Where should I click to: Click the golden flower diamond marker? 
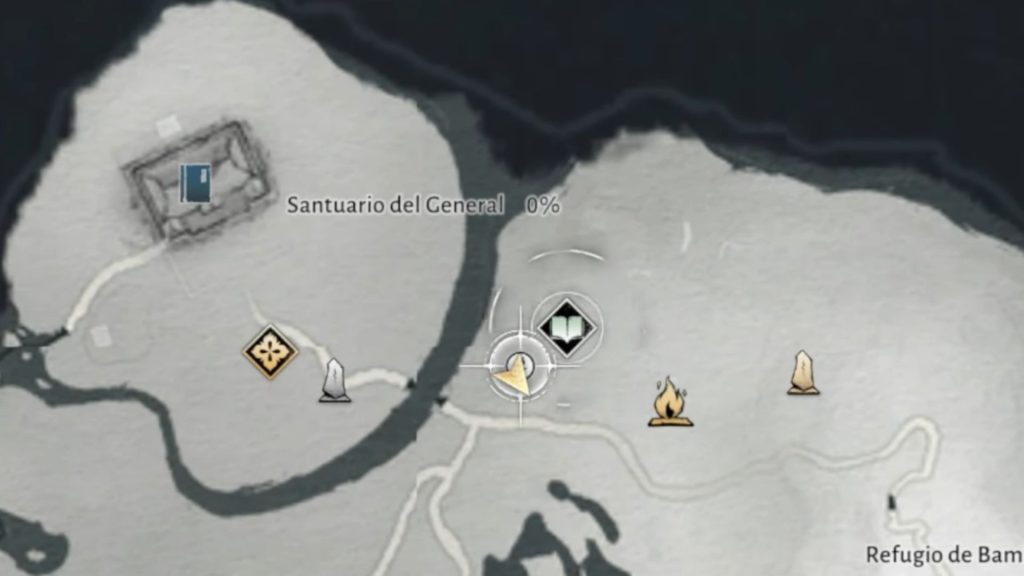[x=270, y=352]
